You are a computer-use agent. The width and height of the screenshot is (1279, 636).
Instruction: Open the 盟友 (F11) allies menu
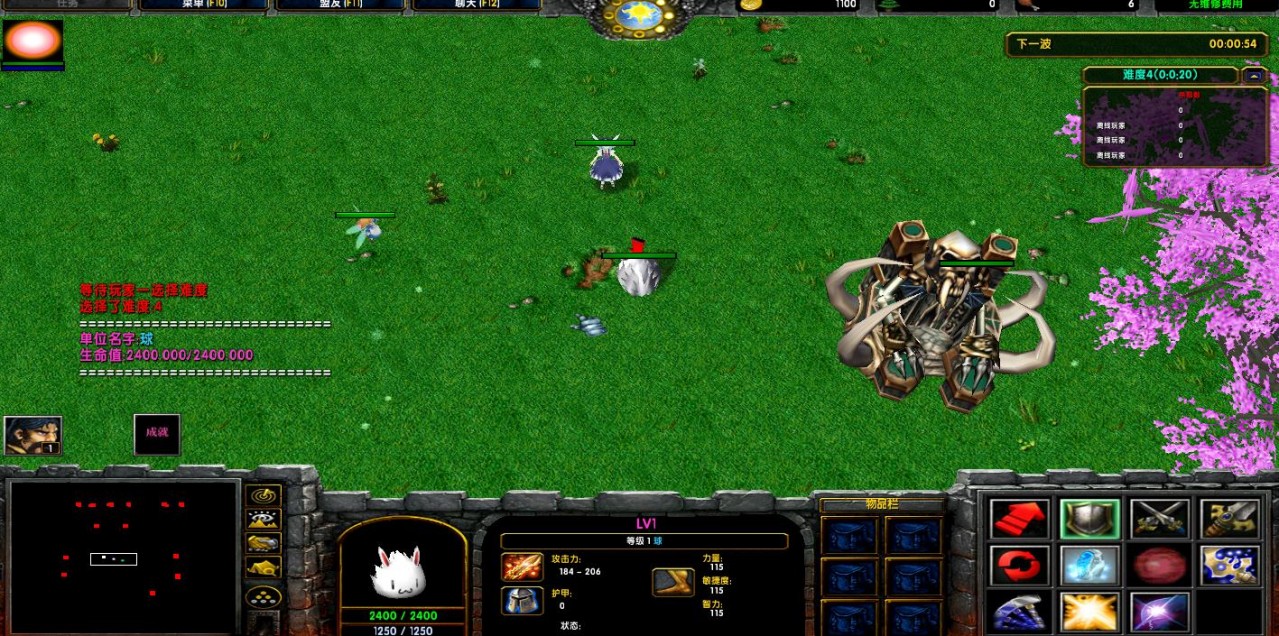340,5
